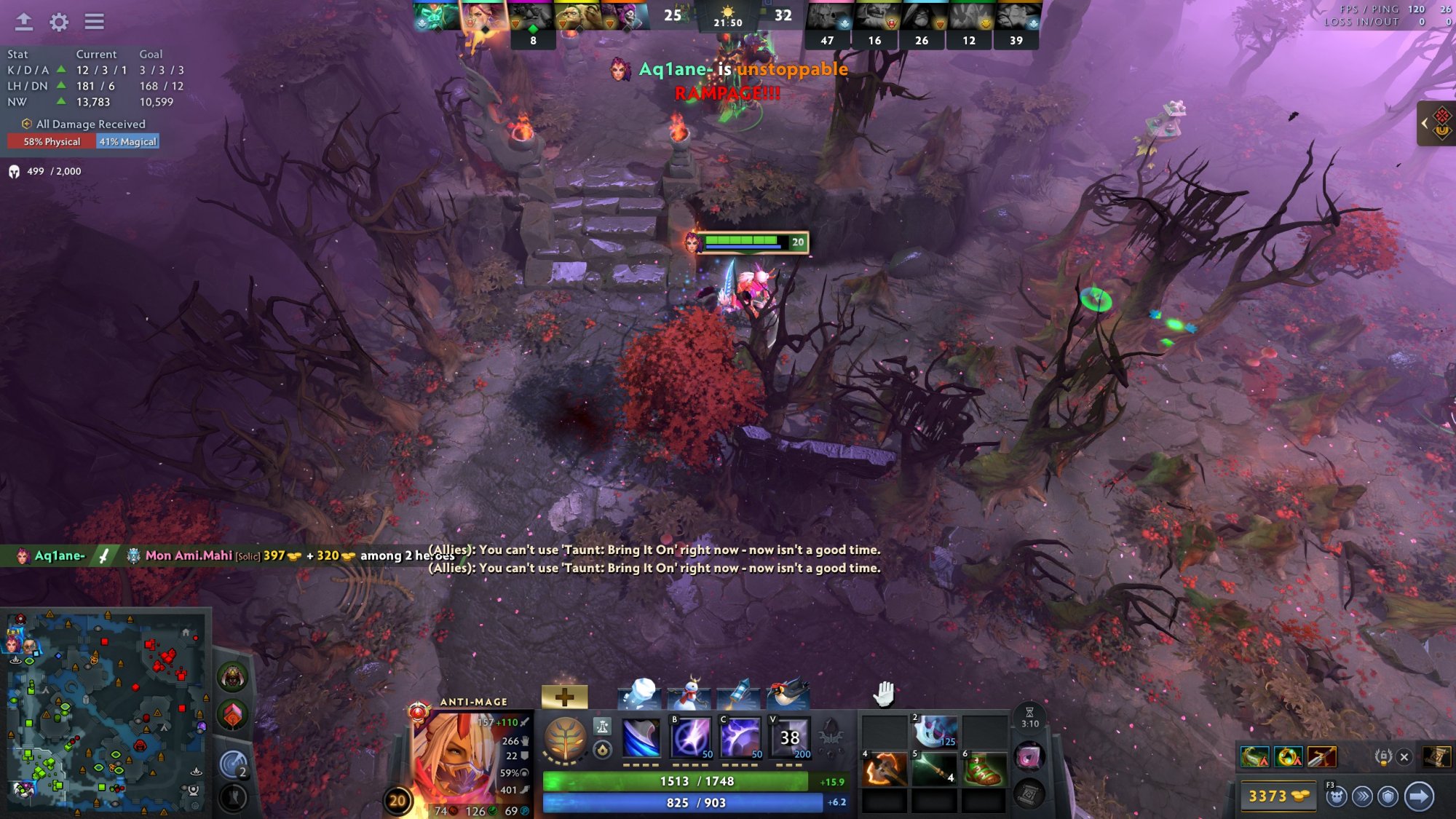Throw the snowball seasonal ability
Viewport: 1456px width, 819px height.
pyautogui.click(x=640, y=695)
